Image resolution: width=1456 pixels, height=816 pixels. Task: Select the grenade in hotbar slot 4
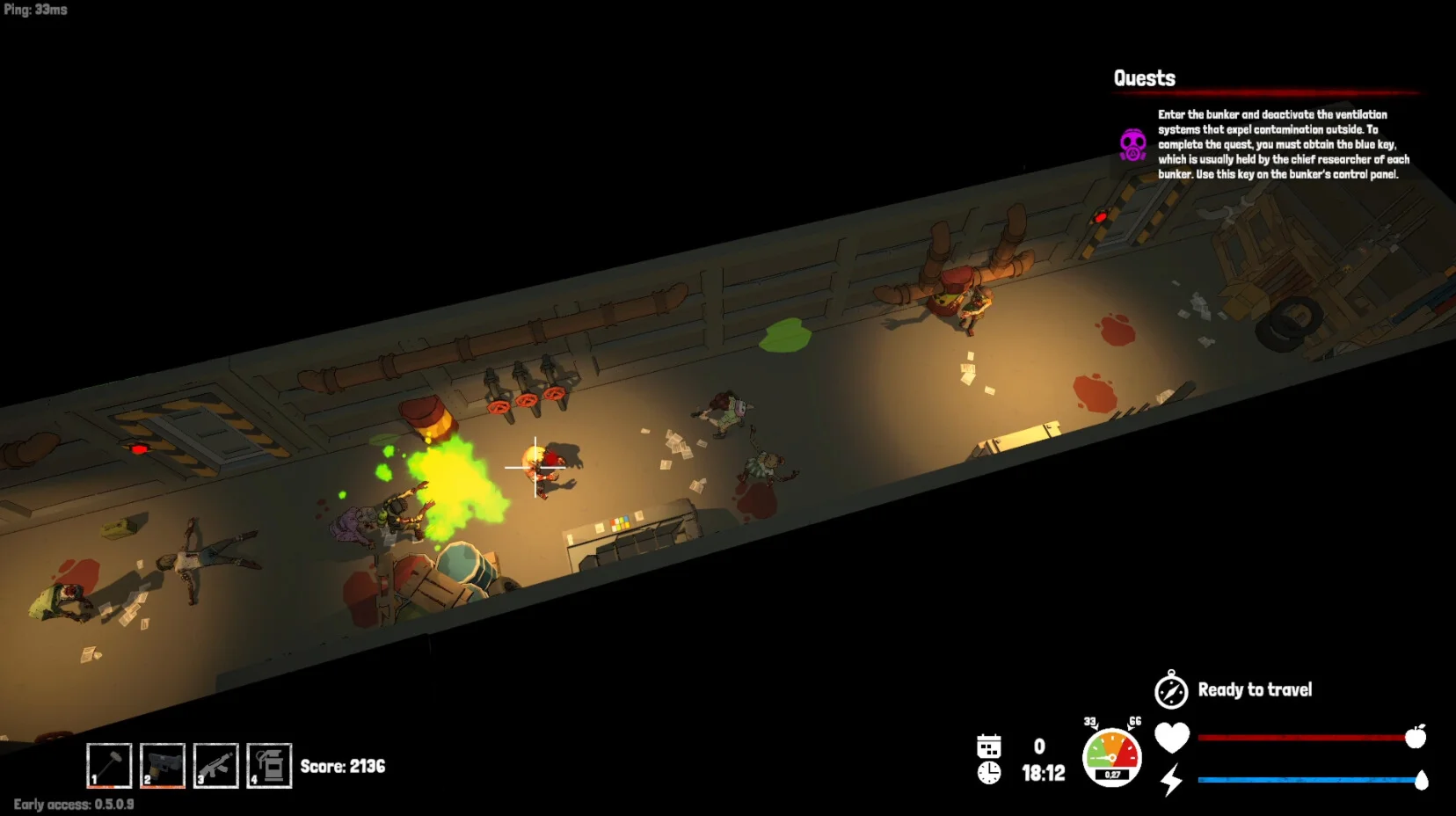point(269,765)
